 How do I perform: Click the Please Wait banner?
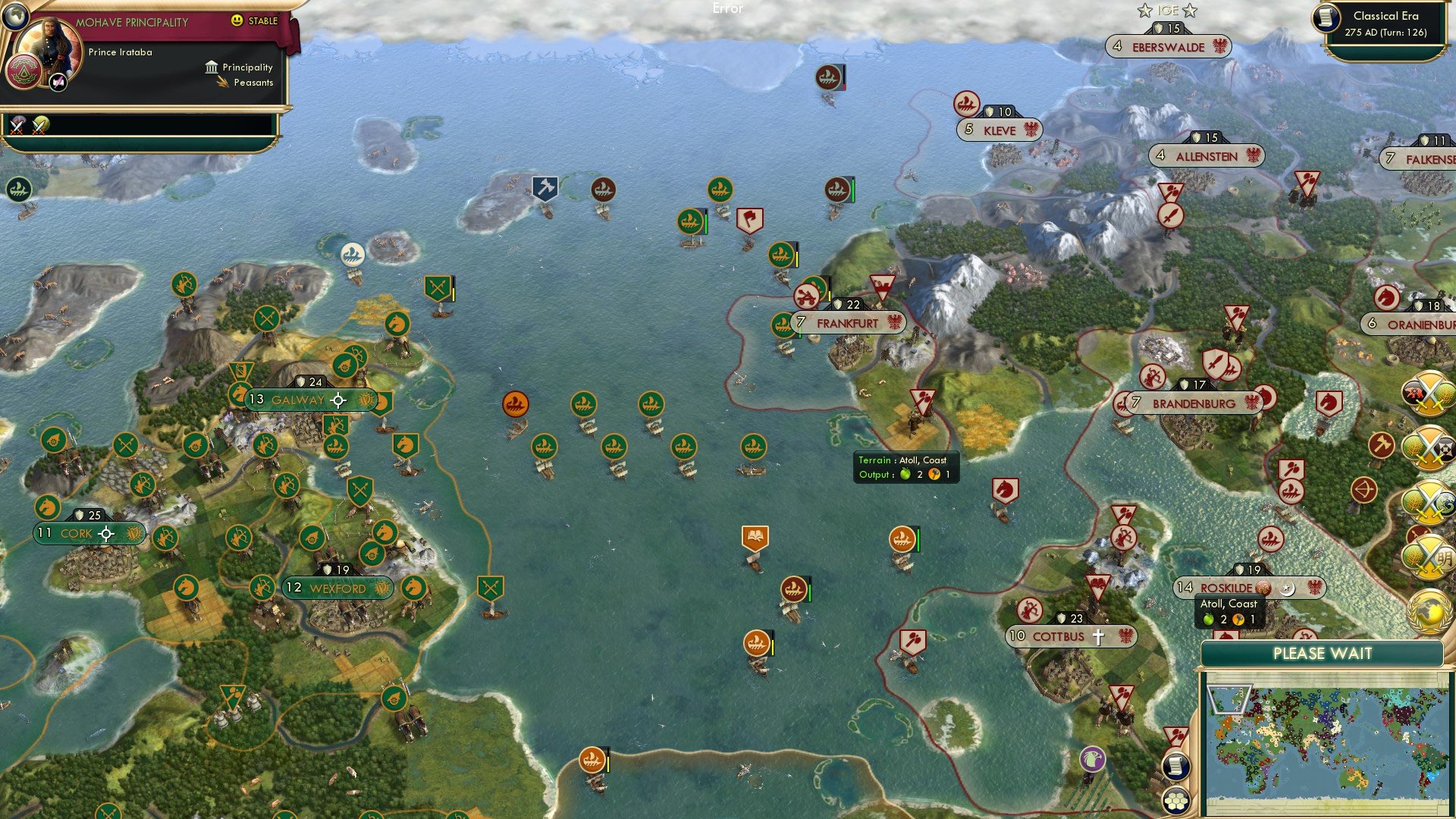pyautogui.click(x=1324, y=653)
